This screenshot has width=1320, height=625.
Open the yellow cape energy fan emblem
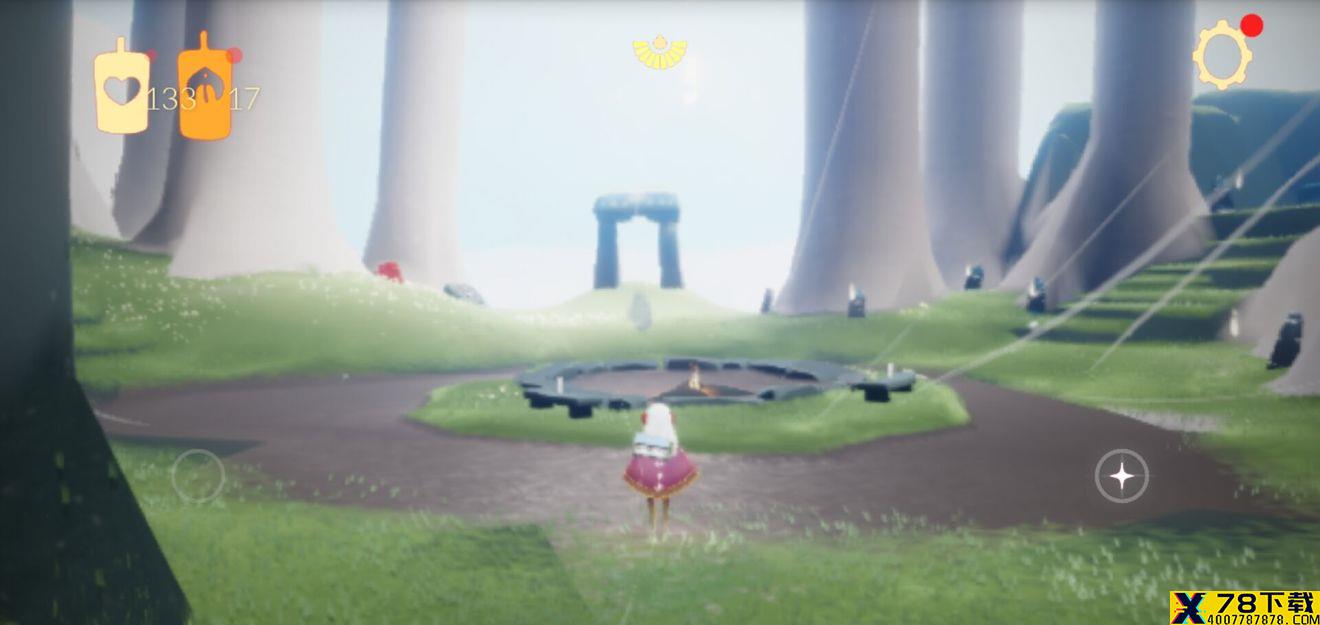tap(660, 51)
